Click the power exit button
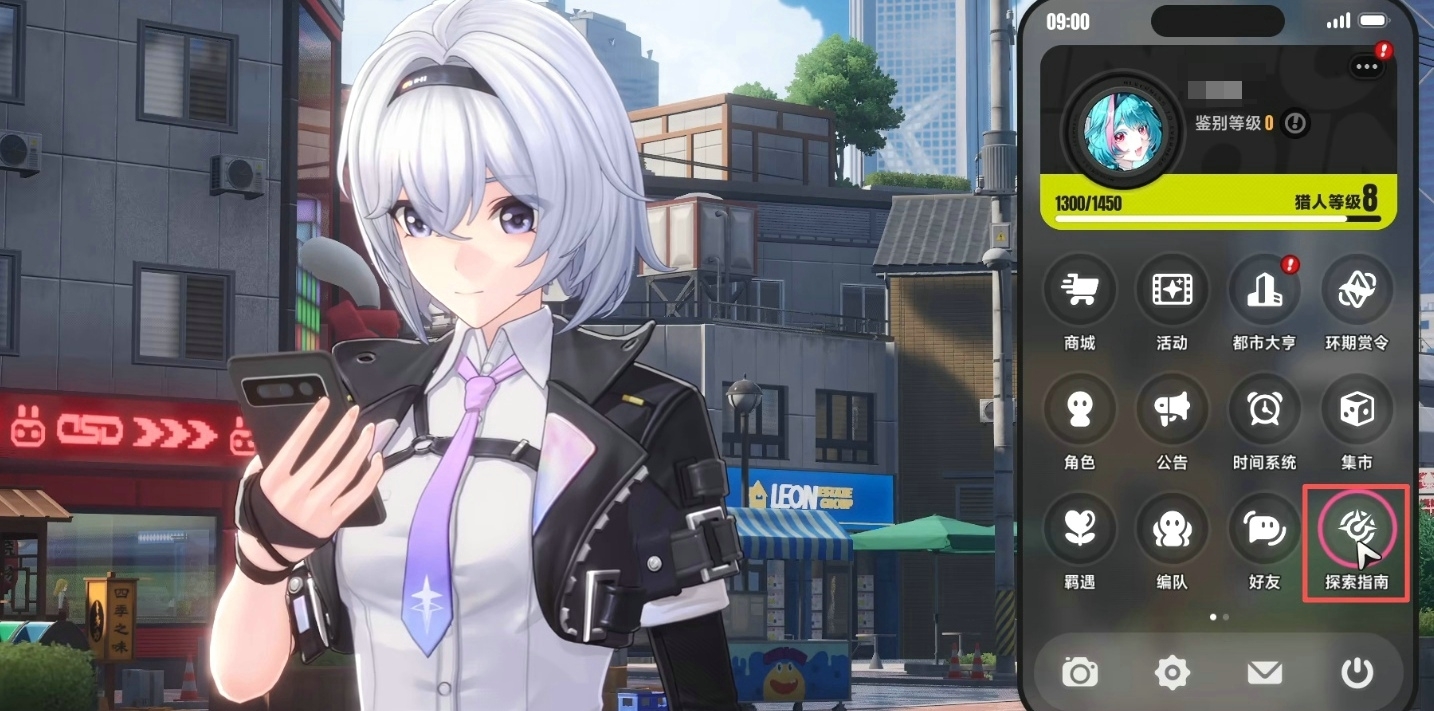This screenshot has width=1434, height=711. pos(1357,673)
